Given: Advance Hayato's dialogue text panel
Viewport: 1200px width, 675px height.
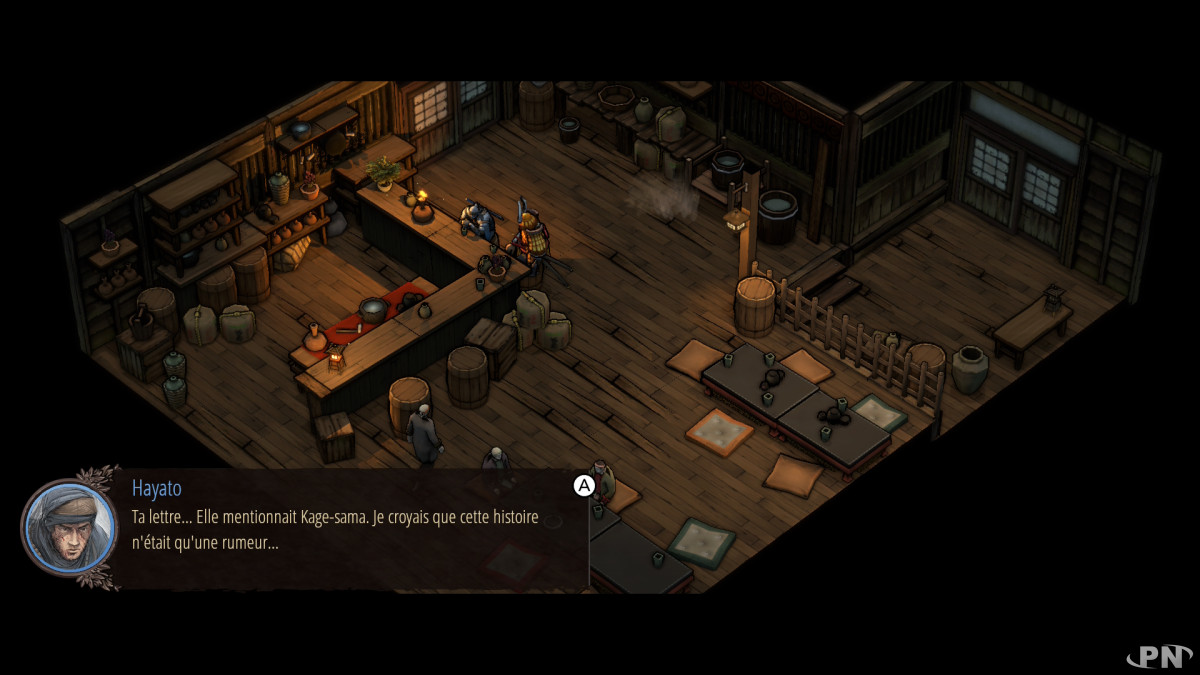Looking at the screenshot, I should pyautogui.click(x=583, y=487).
